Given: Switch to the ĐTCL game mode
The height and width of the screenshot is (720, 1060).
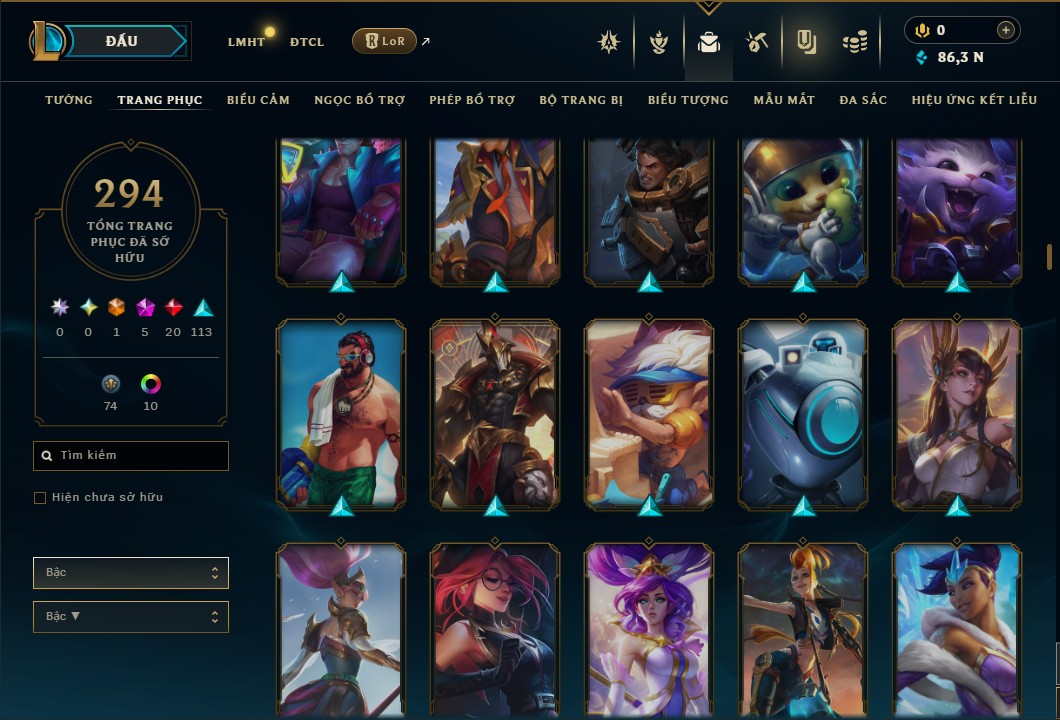Looking at the screenshot, I should 307,42.
